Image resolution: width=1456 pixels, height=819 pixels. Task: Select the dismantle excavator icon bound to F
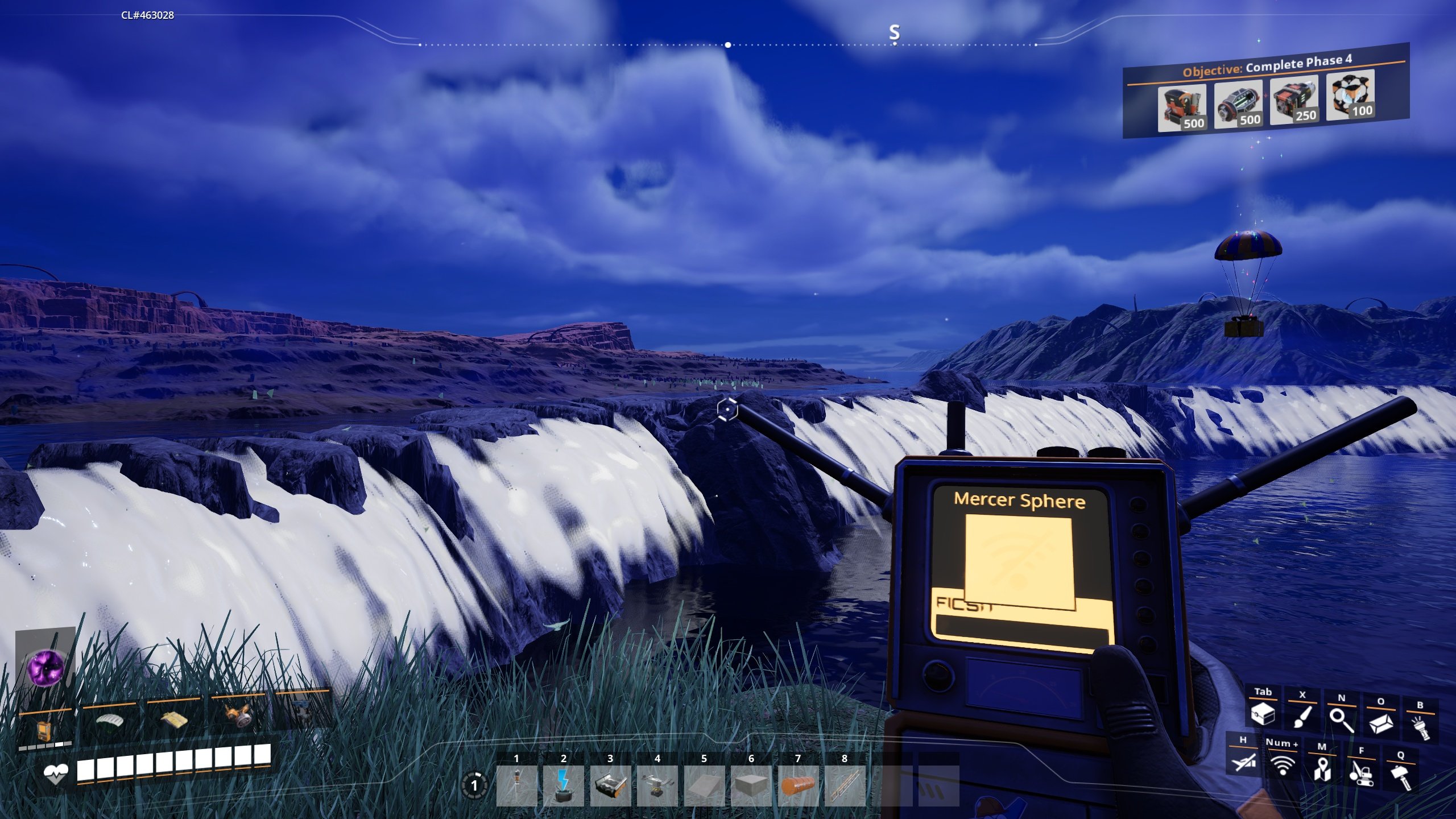click(x=1363, y=775)
